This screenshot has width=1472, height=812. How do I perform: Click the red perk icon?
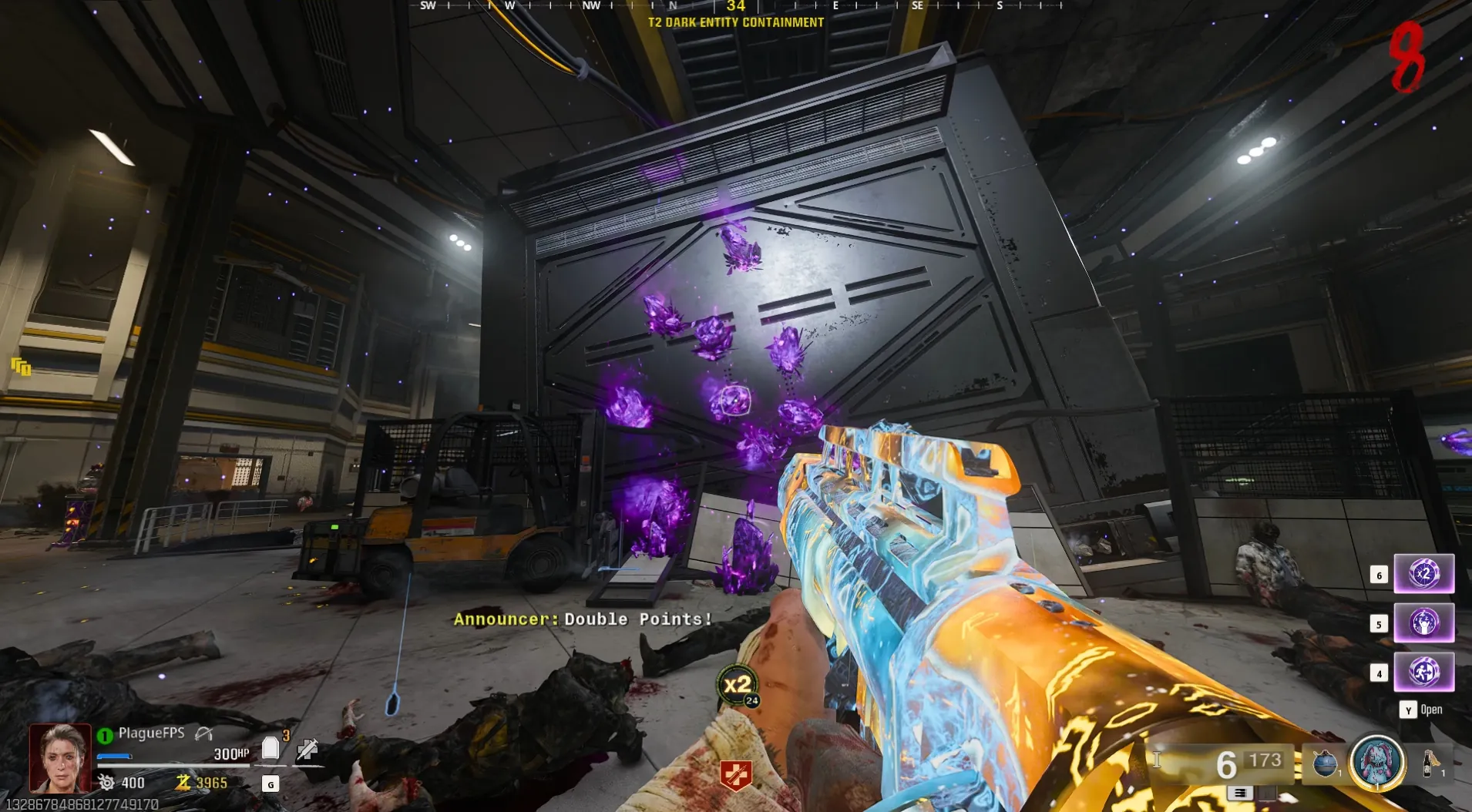point(735,776)
